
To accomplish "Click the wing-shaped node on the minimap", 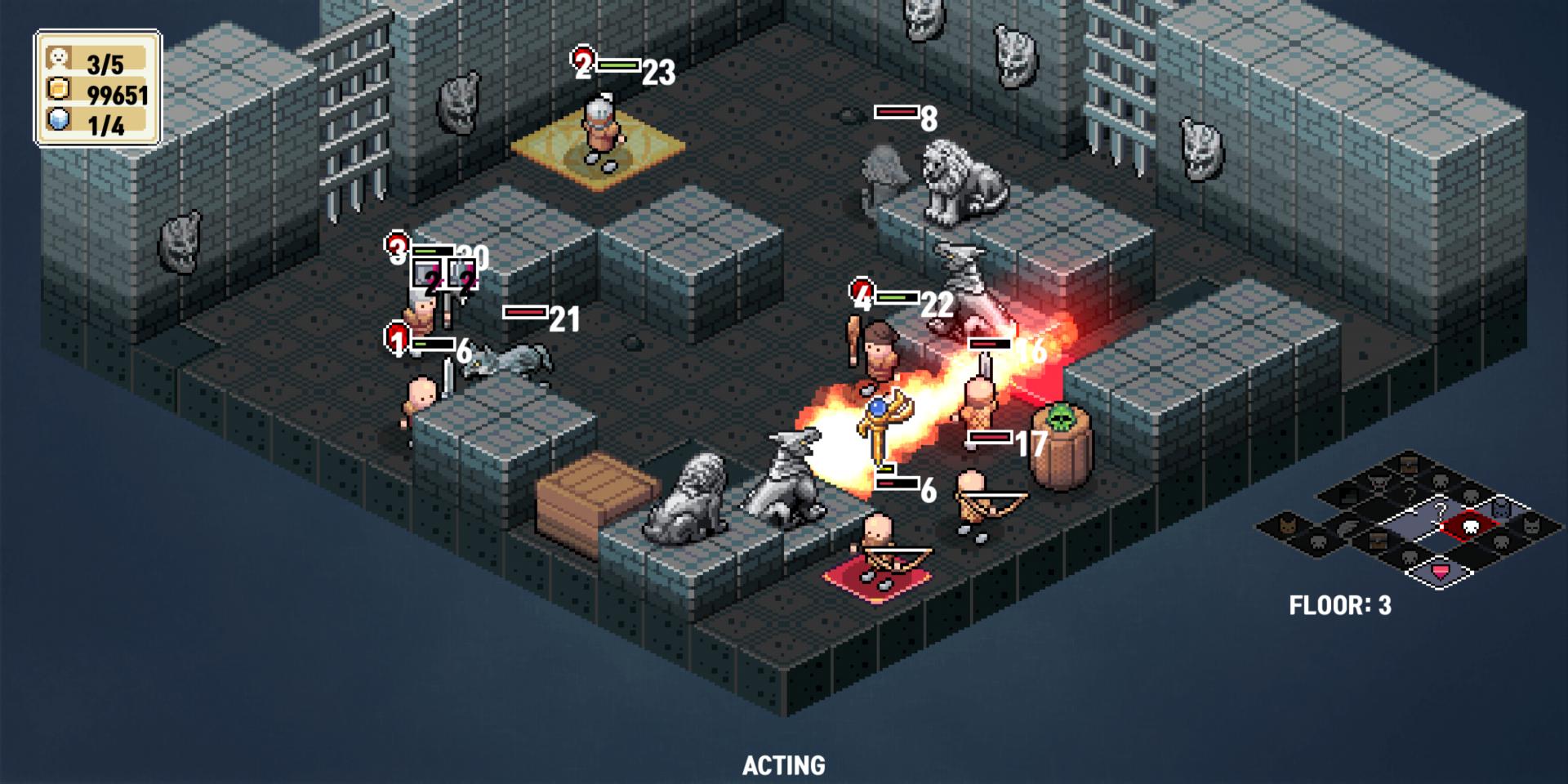I will (1347, 528).
